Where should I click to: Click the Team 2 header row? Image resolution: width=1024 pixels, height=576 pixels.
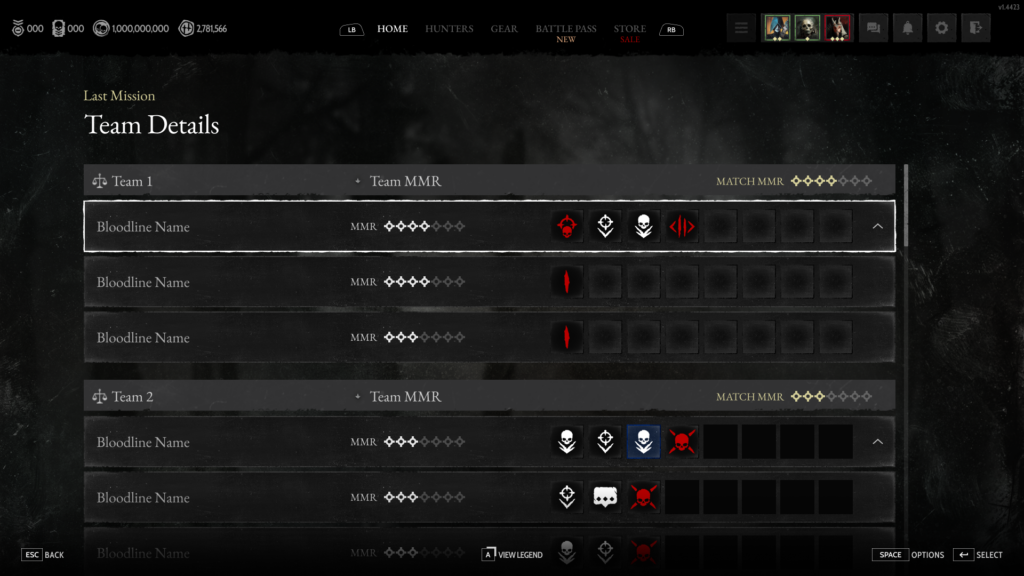tap(489, 397)
